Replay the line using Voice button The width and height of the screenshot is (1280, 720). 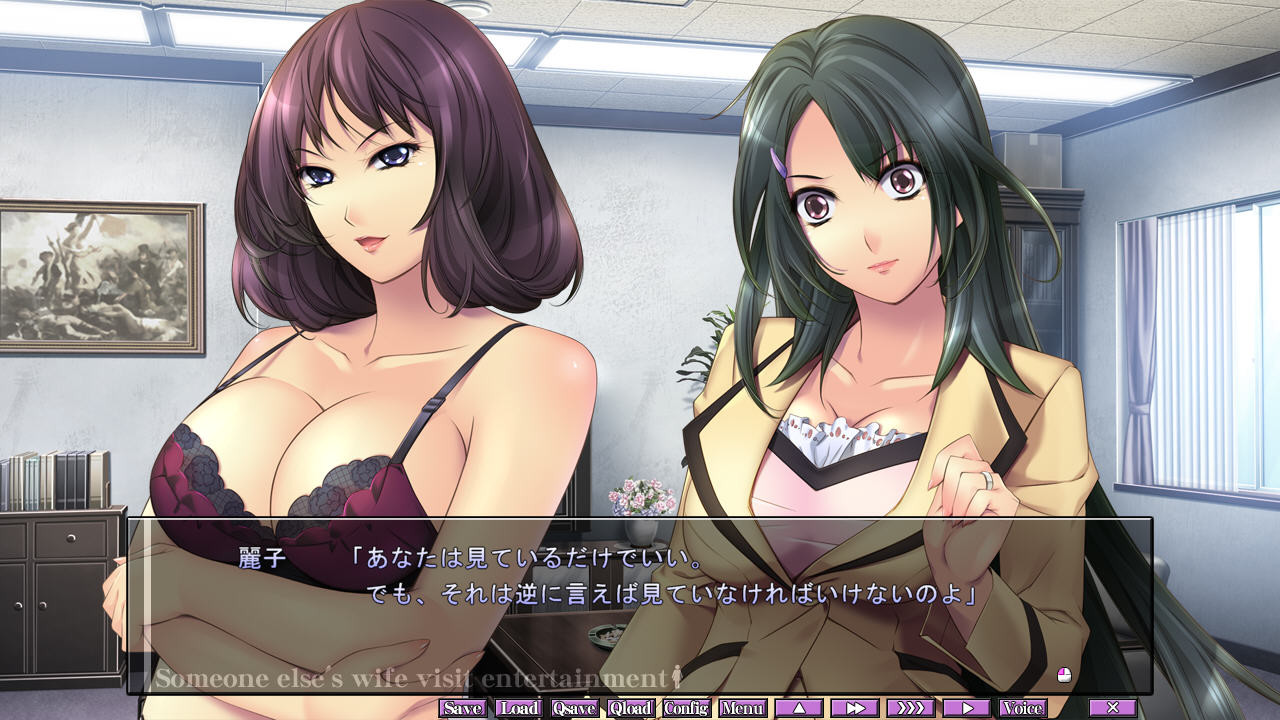tap(1023, 708)
